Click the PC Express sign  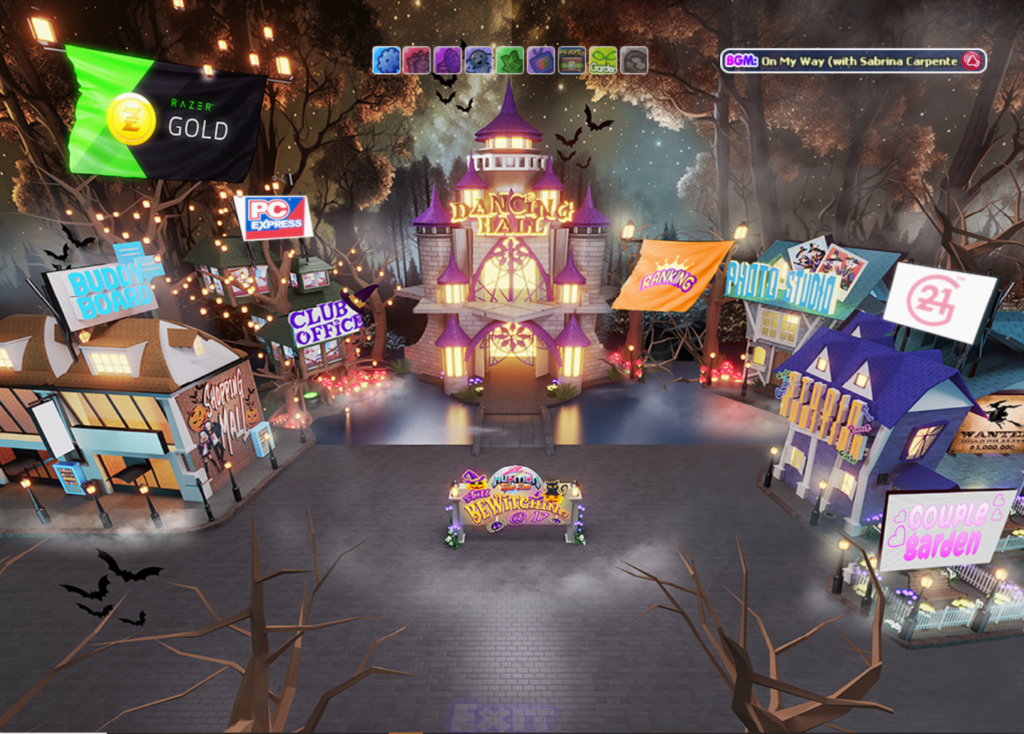pyautogui.click(x=273, y=217)
